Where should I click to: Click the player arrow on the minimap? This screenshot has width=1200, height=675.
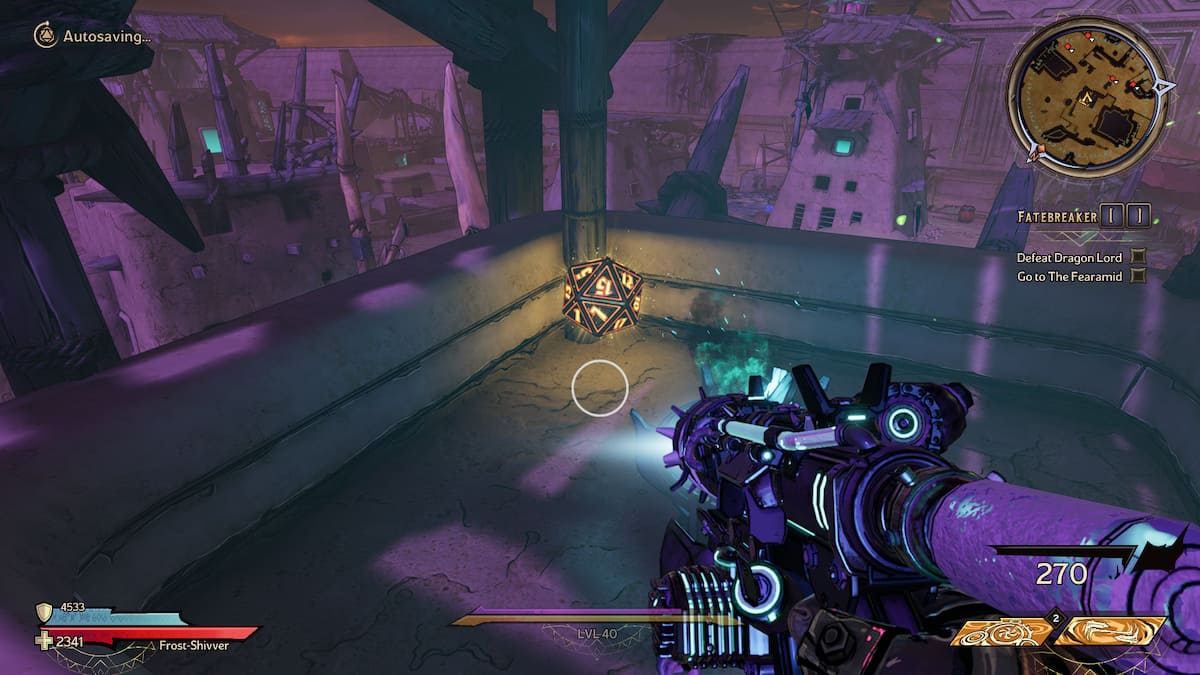point(1084,97)
